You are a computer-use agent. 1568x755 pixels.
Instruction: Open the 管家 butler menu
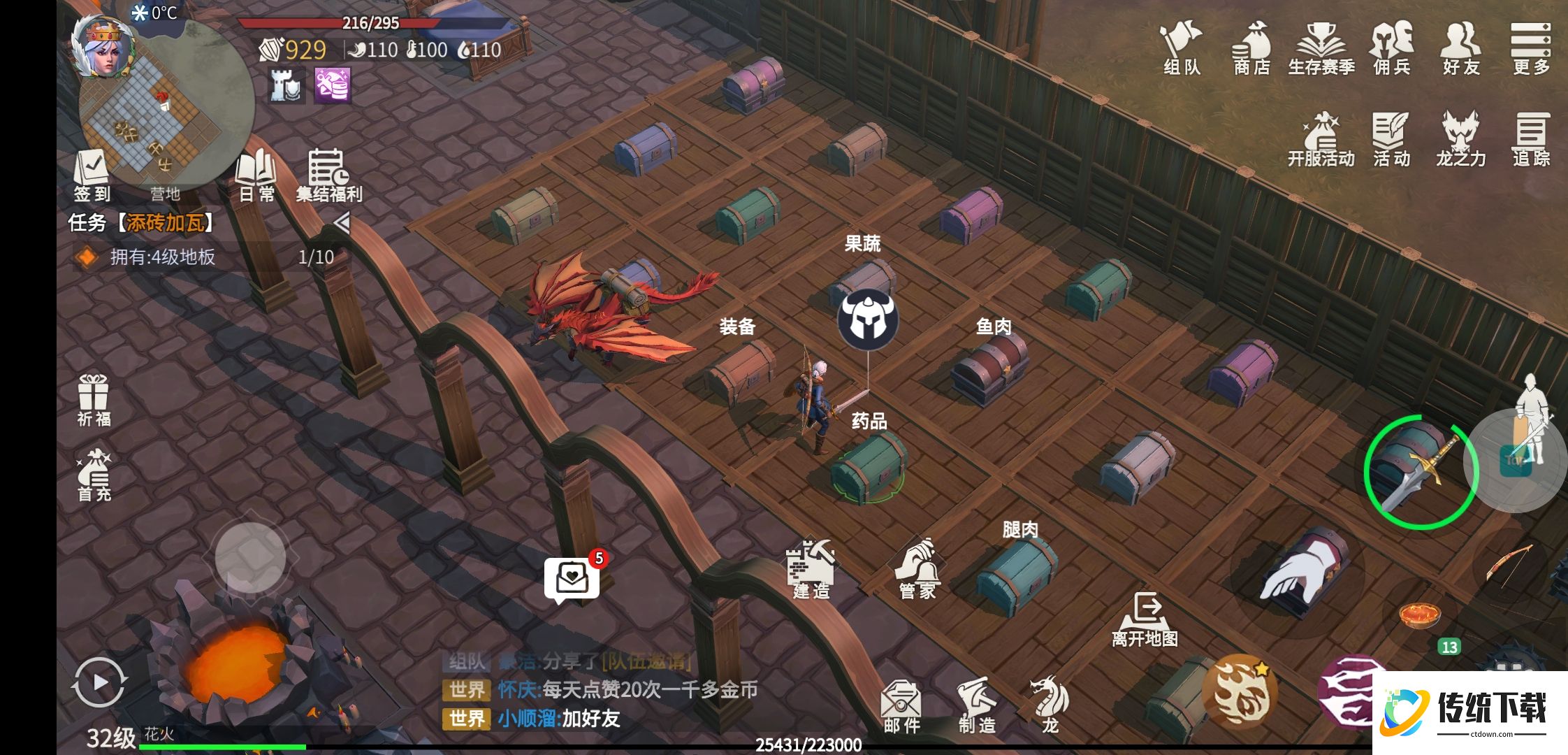point(917,570)
